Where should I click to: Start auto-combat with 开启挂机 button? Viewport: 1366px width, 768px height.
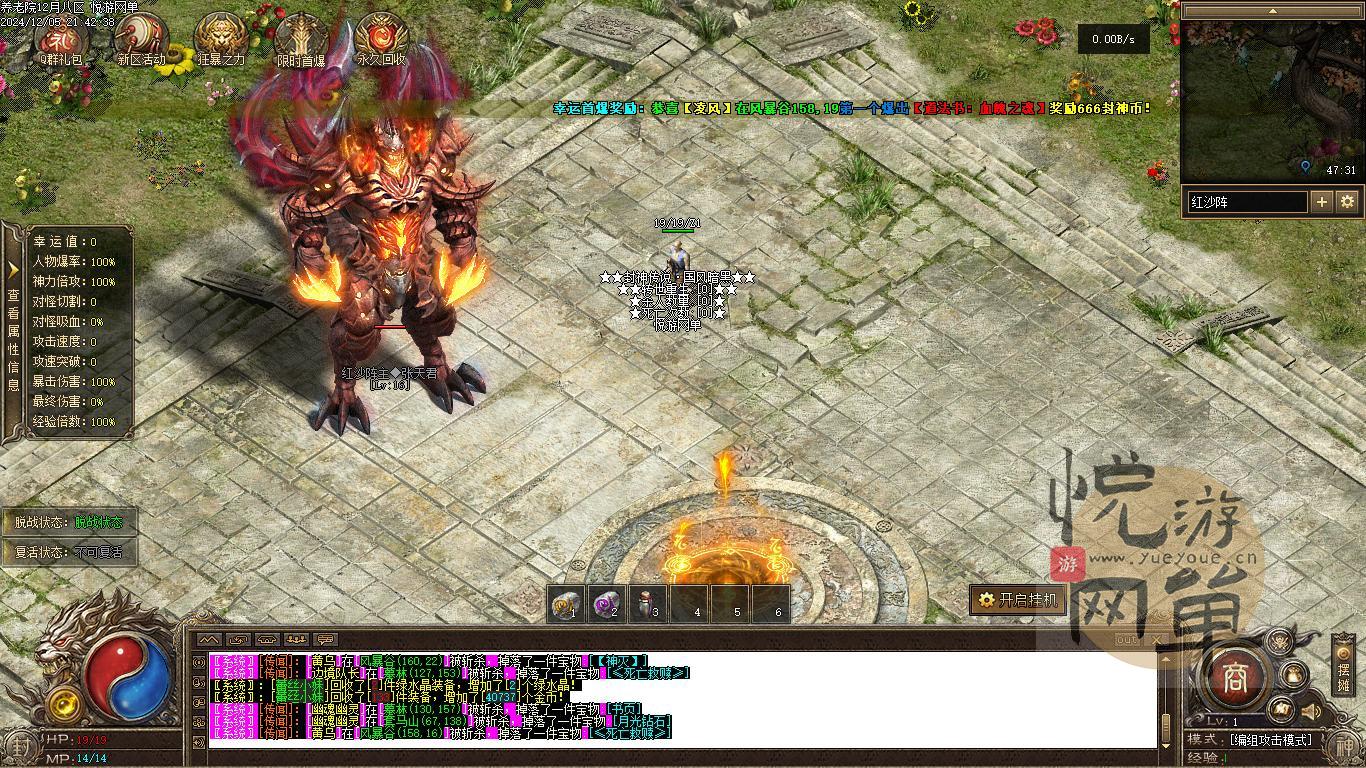(x=1017, y=600)
